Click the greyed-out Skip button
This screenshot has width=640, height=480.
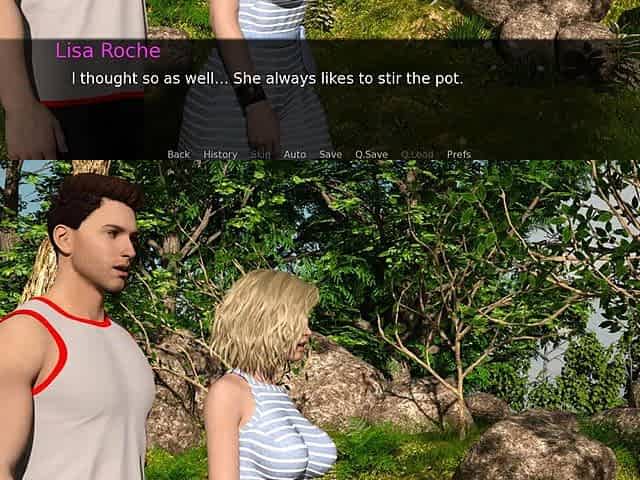click(x=260, y=155)
